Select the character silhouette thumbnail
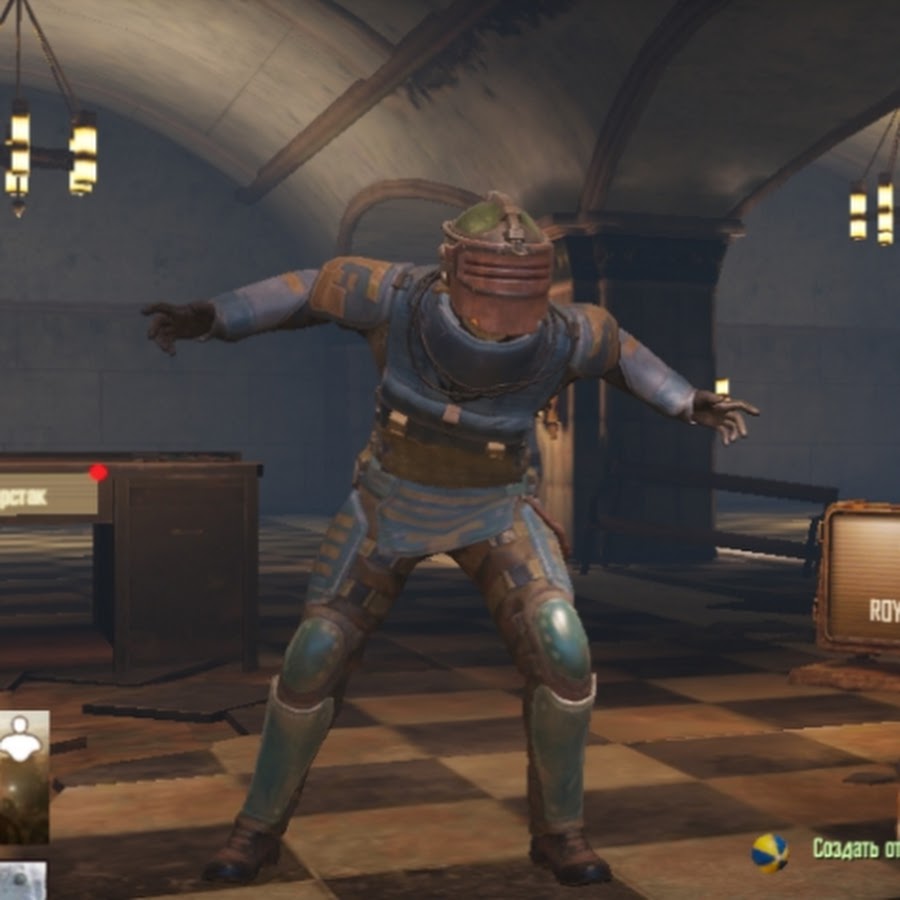 tap(23, 776)
